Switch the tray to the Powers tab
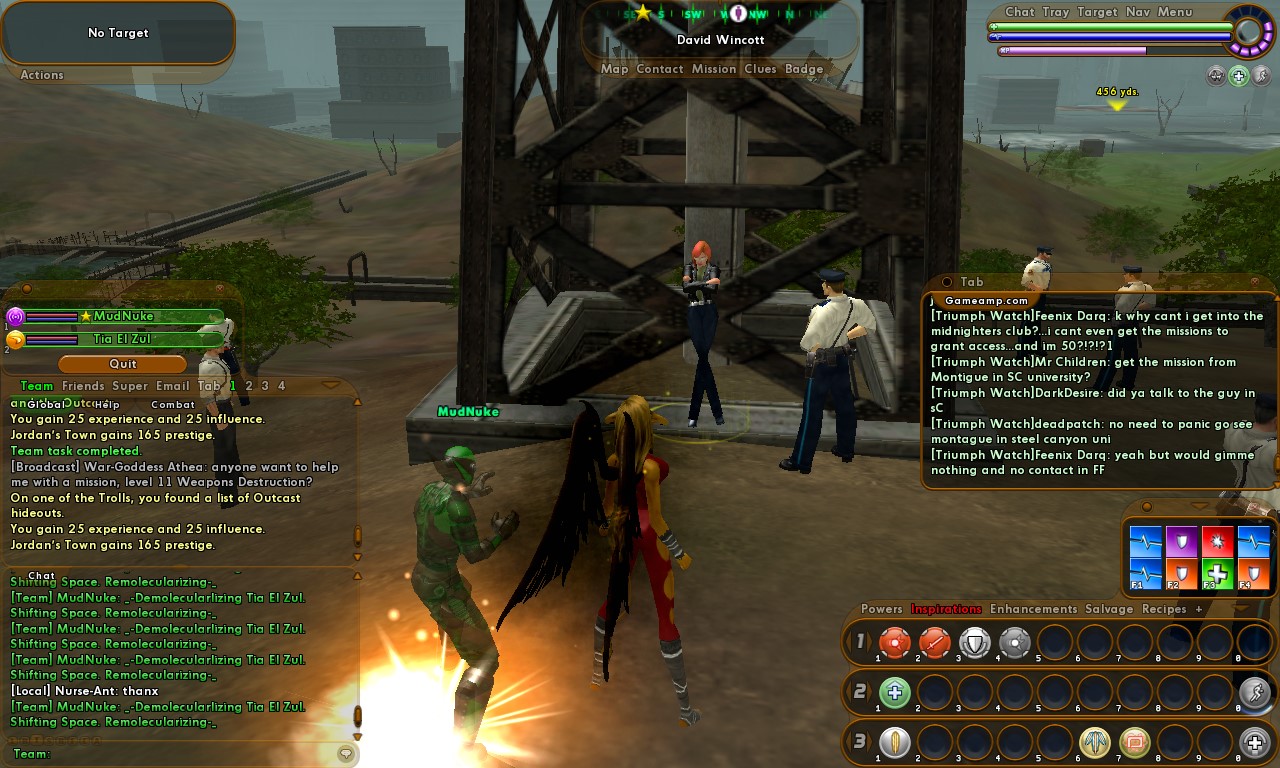 (881, 609)
